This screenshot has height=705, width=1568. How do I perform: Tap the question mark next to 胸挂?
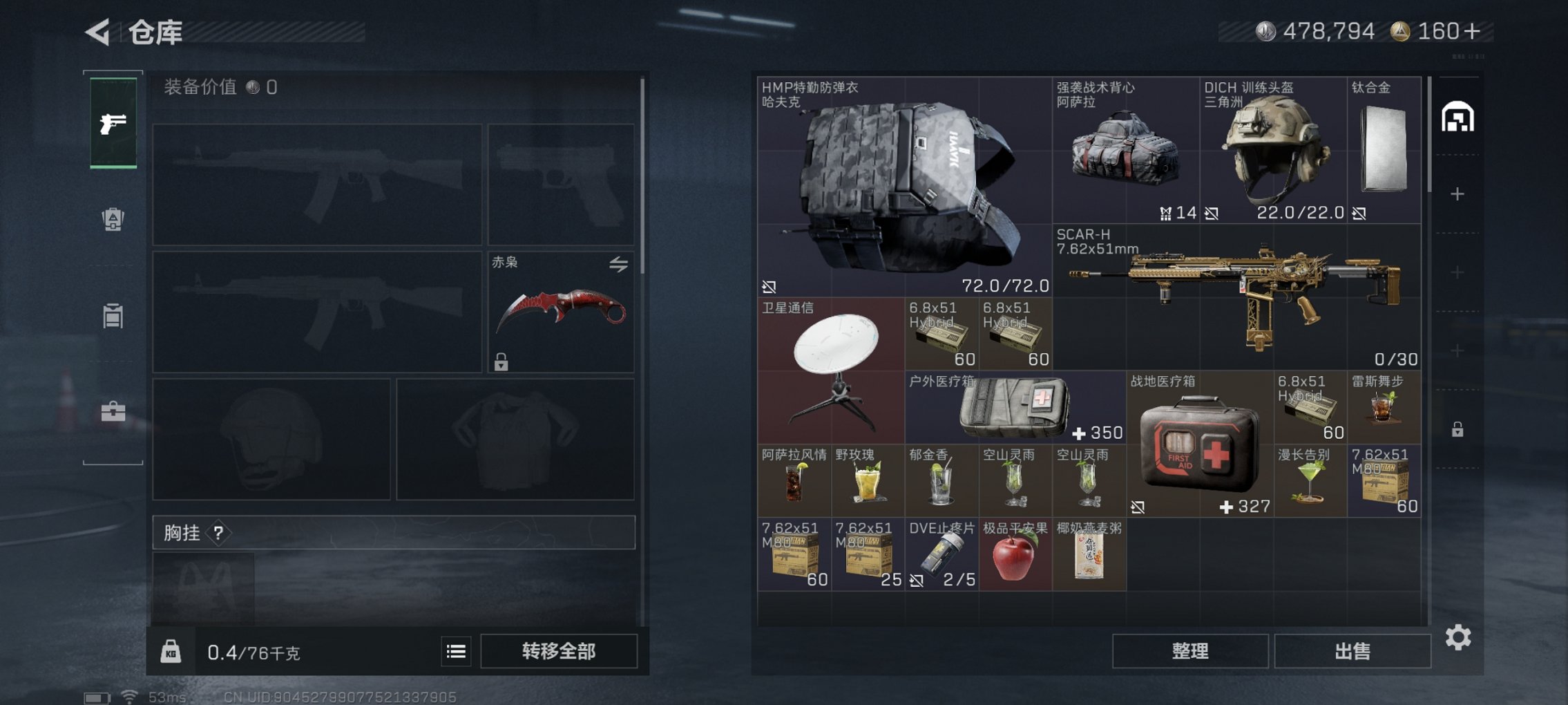point(219,534)
